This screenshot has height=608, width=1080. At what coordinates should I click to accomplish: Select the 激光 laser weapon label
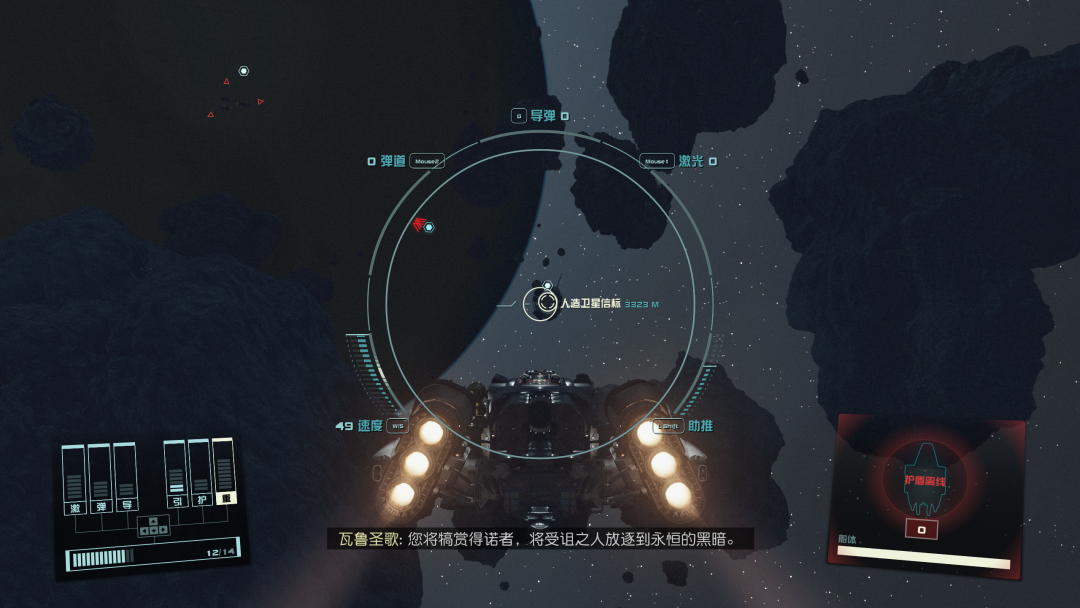tap(690, 161)
